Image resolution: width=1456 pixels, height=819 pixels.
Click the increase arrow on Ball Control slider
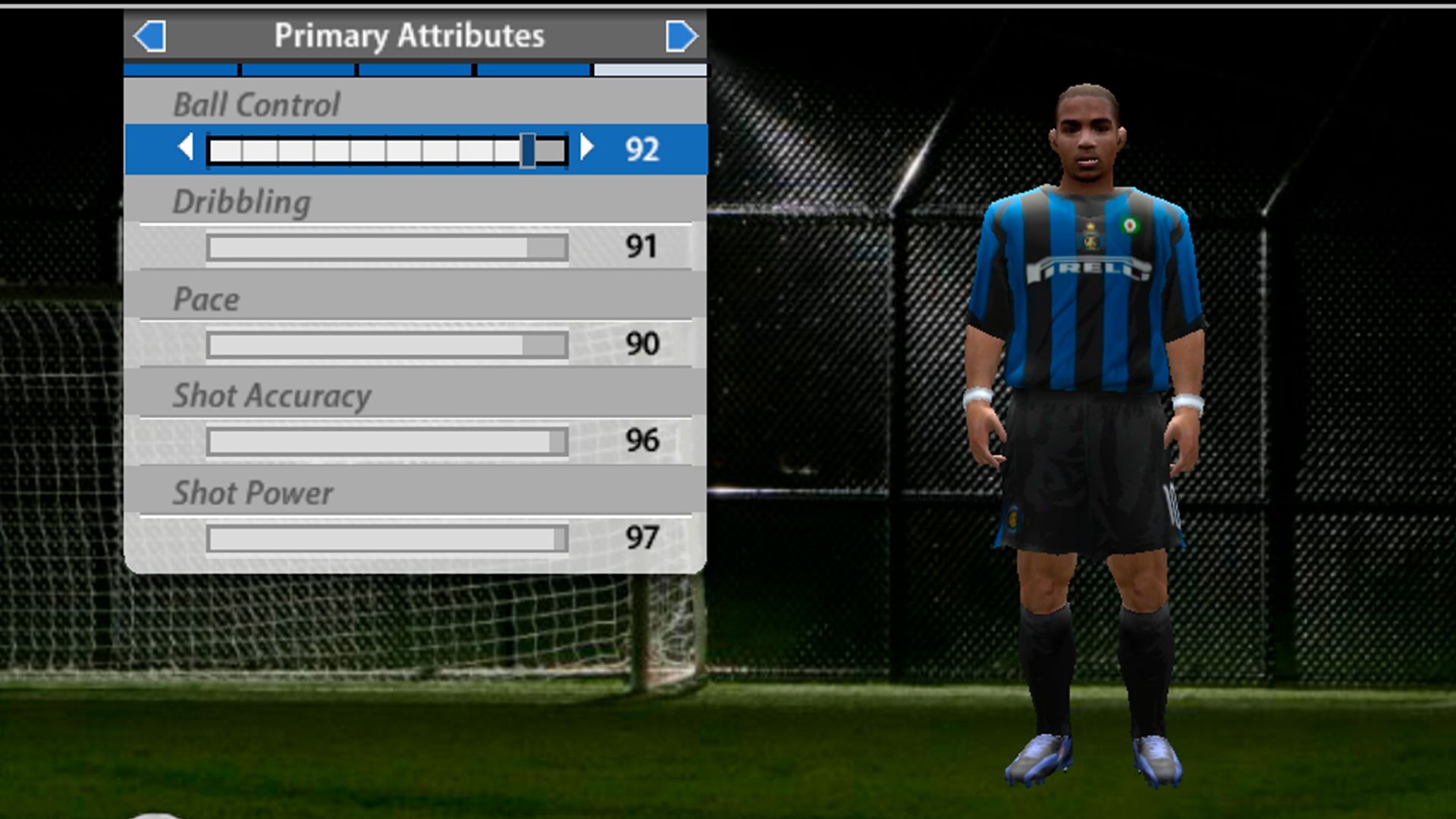click(x=588, y=149)
